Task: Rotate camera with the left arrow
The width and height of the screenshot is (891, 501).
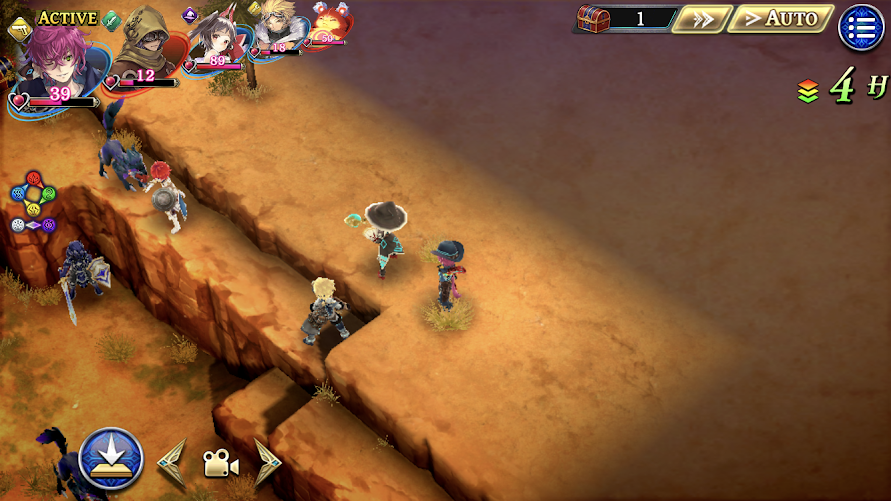Action: tap(172, 462)
